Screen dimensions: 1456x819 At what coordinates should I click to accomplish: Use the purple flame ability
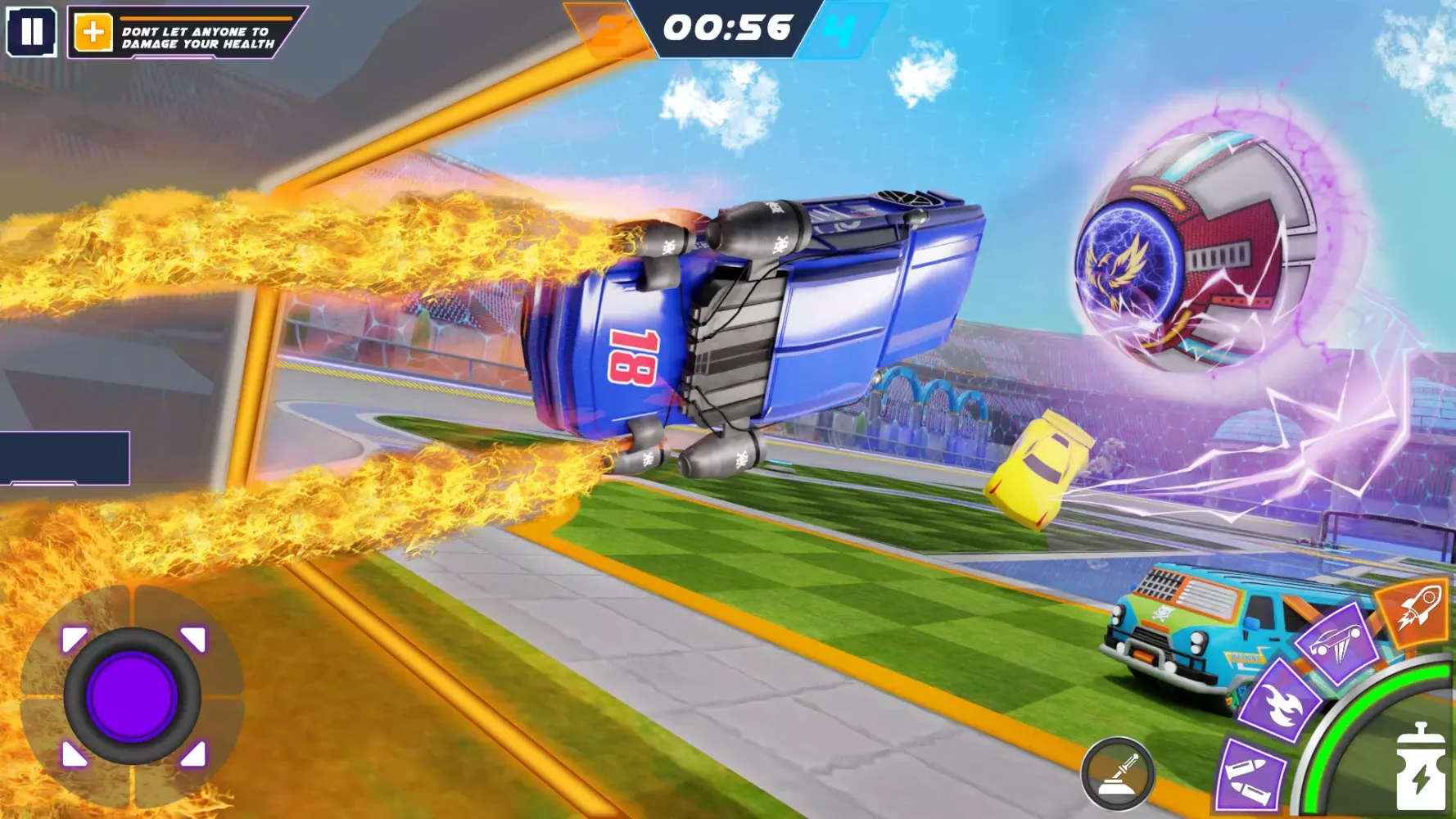1279,702
